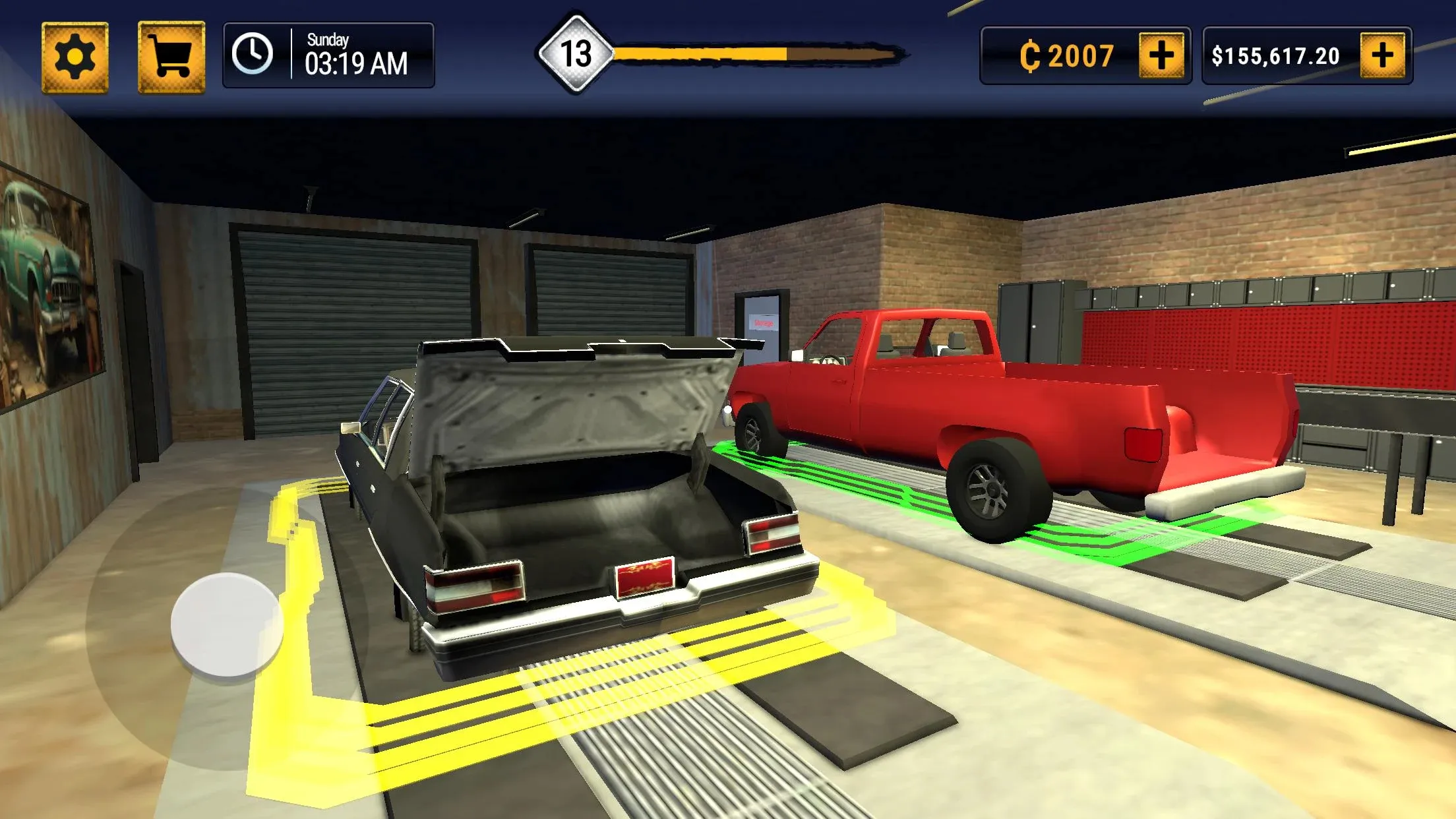The image size is (1456, 819).
Task: Tap the clock time panel
Action: pyautogui.click(x=328, y=55)
